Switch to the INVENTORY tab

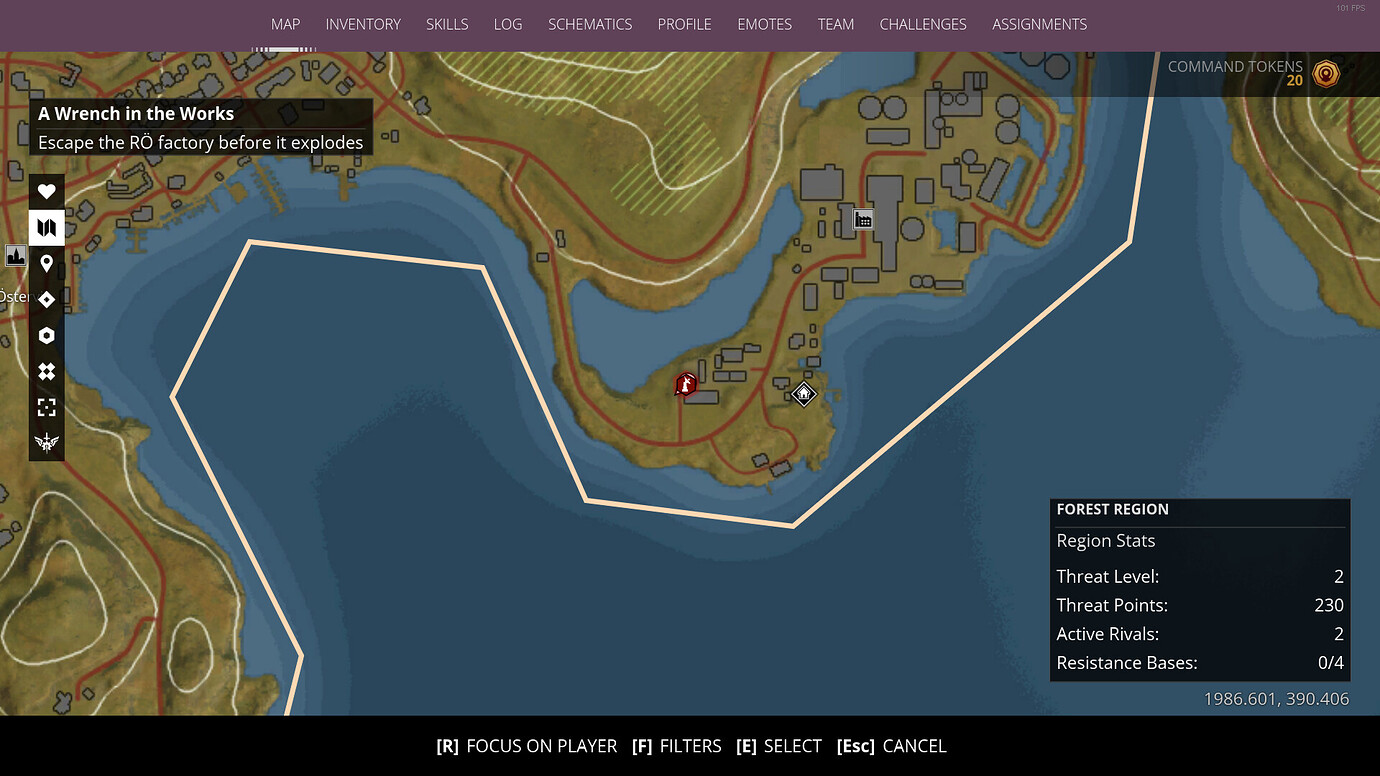coord(363,24)
